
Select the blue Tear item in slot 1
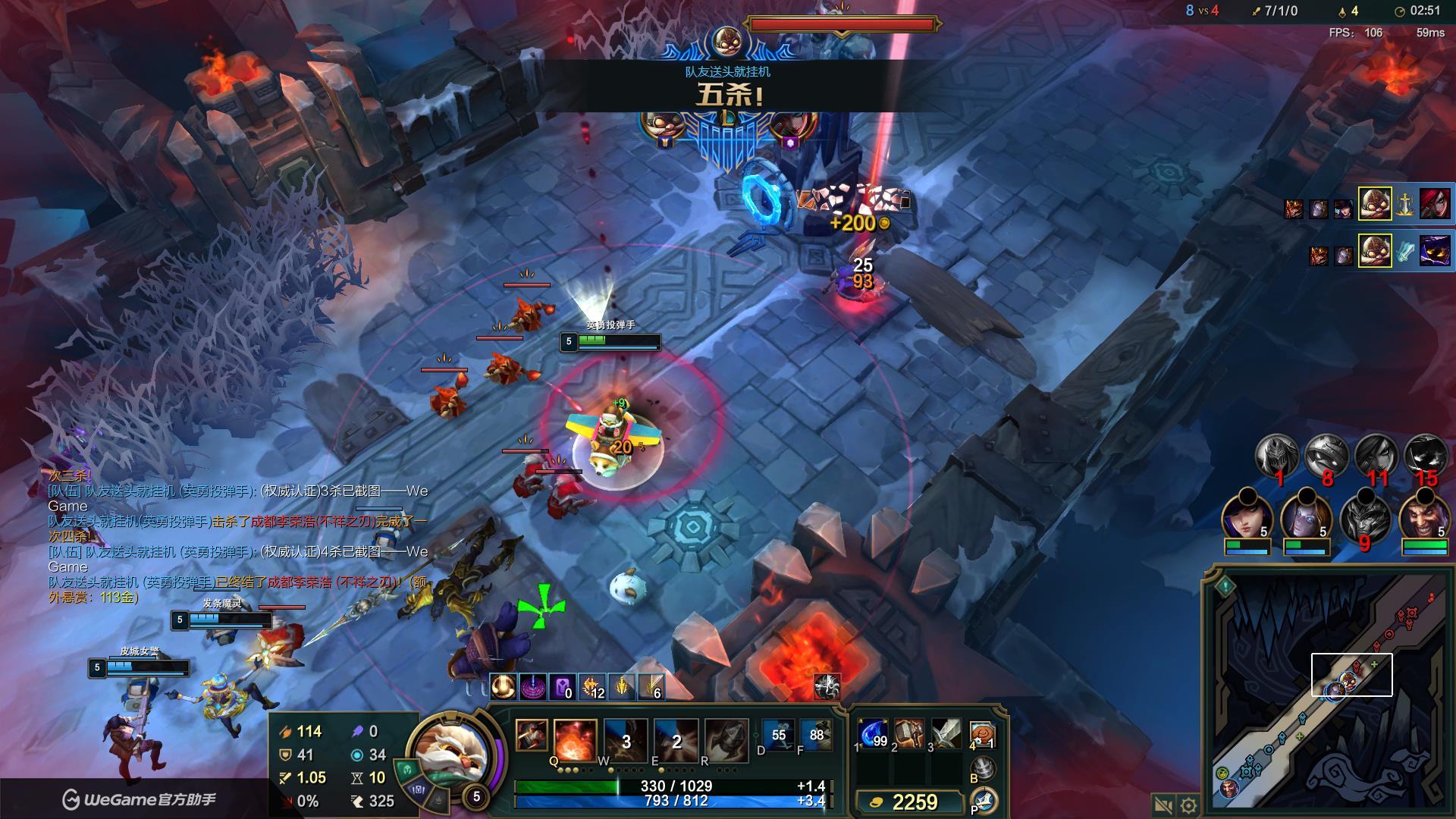(x=873, y=734)
